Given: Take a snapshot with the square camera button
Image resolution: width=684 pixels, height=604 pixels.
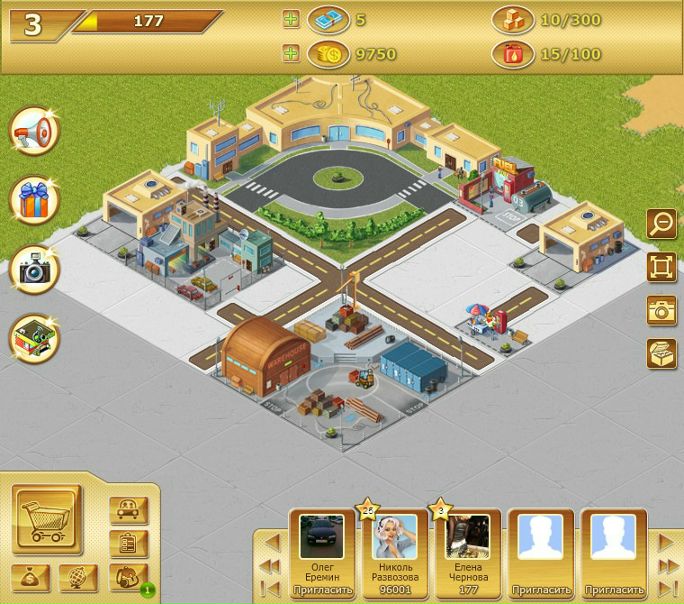Looking at the screenshot, I should tap(661, 310).
